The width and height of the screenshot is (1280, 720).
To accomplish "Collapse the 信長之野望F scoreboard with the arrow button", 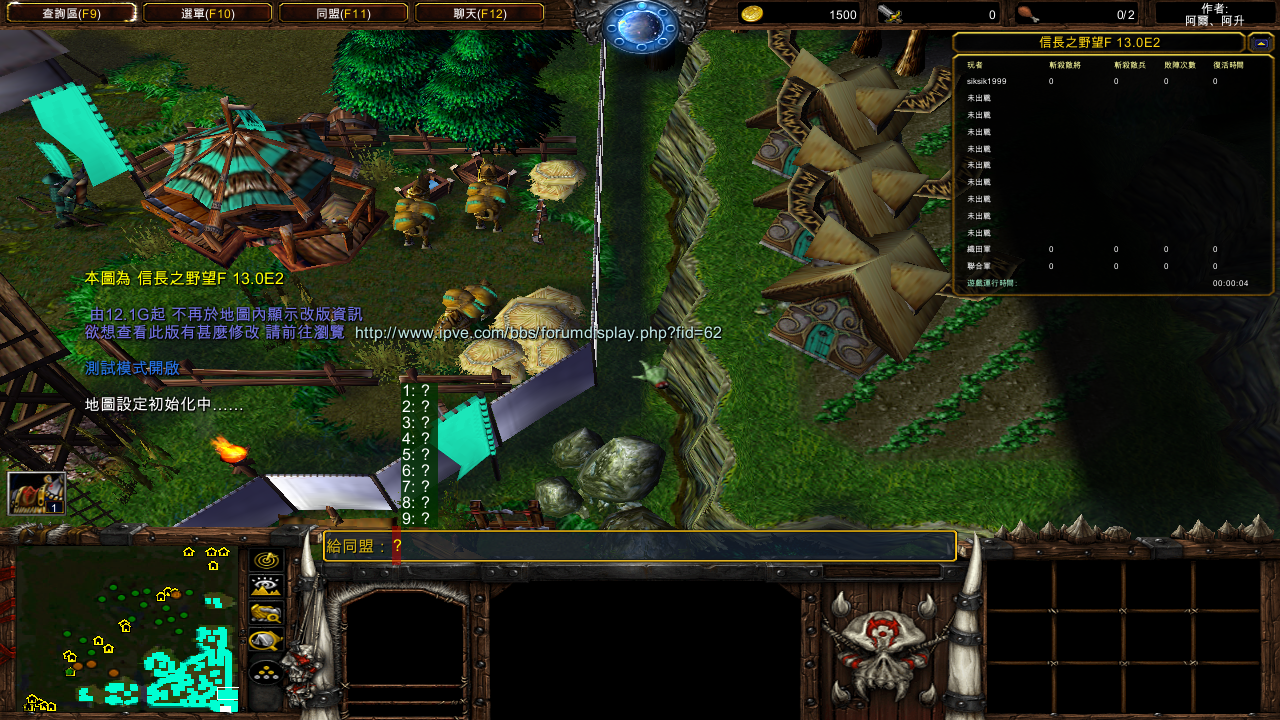I will 1260,42.
